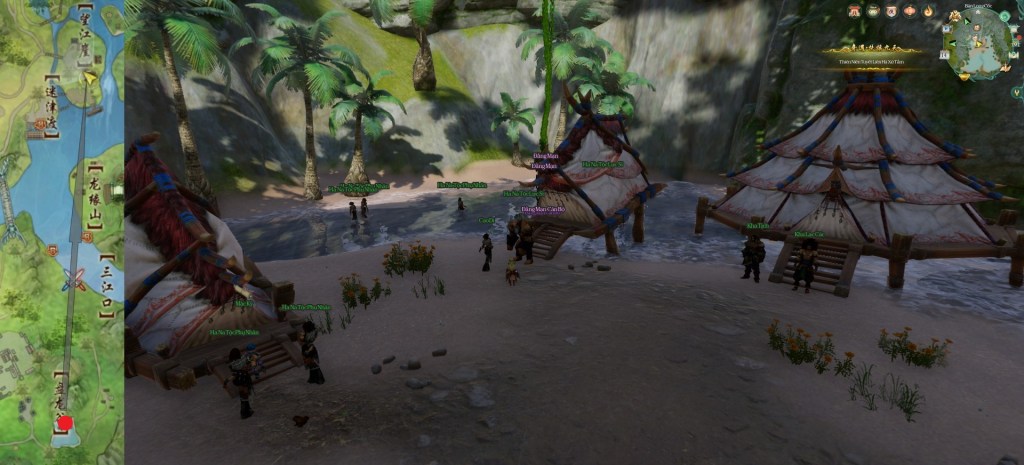This screenshot has width=1024, height=465.
Task: Open the shield banner icon
Action: tap(891, 11)
